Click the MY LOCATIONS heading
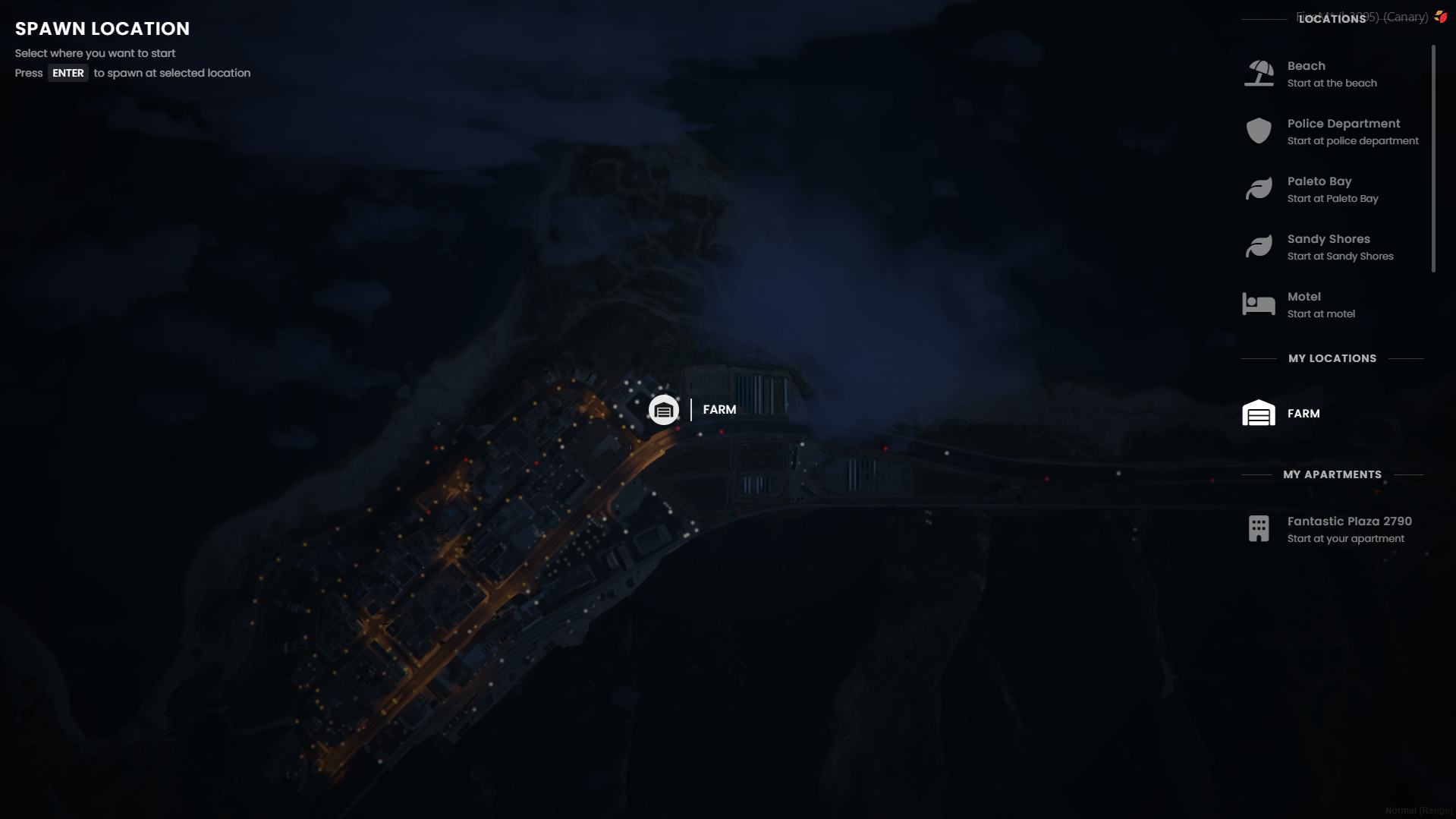 (x=1332, y=358)
